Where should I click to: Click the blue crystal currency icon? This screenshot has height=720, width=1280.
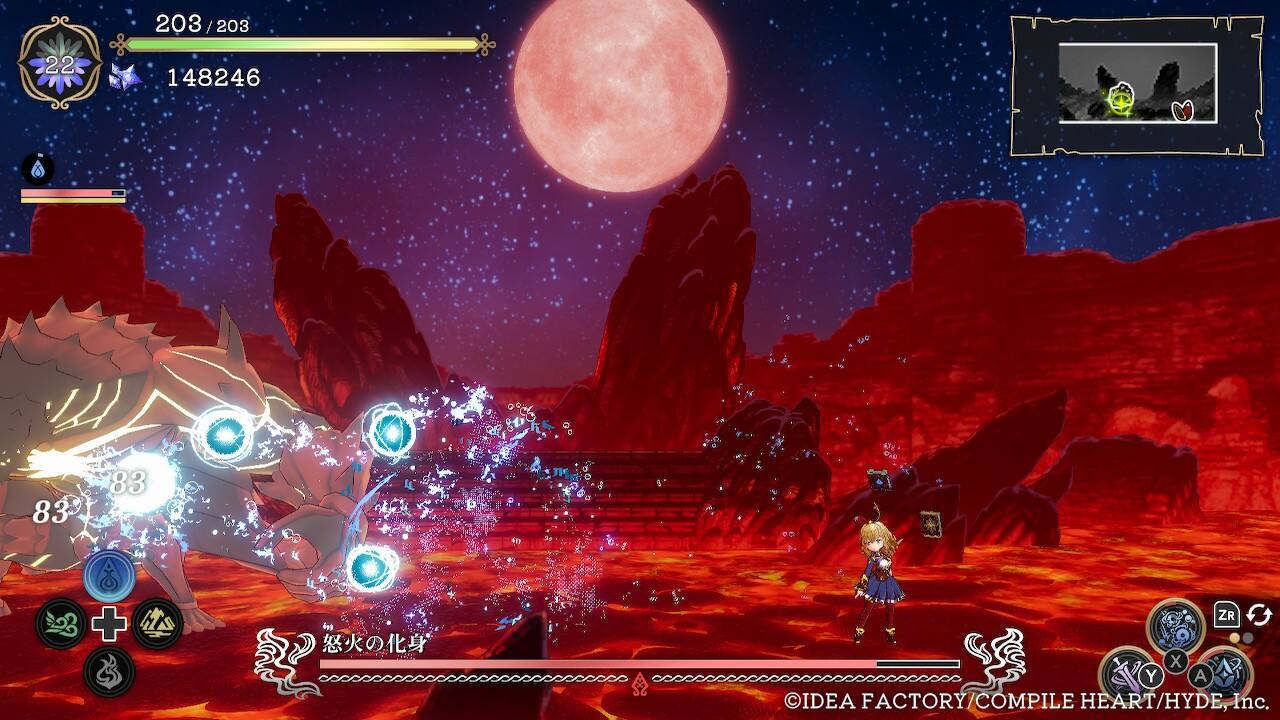(126, 77)
